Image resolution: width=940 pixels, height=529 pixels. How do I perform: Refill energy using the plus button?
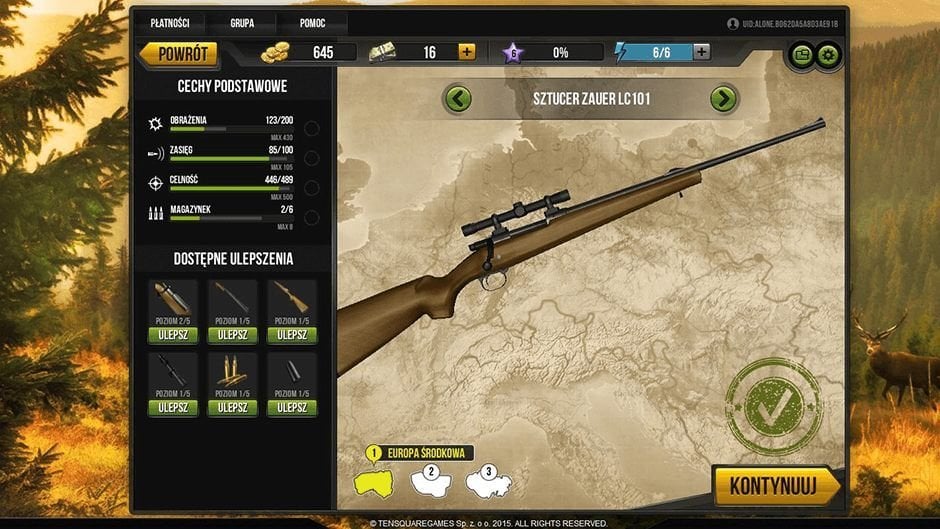click(702, 52)
